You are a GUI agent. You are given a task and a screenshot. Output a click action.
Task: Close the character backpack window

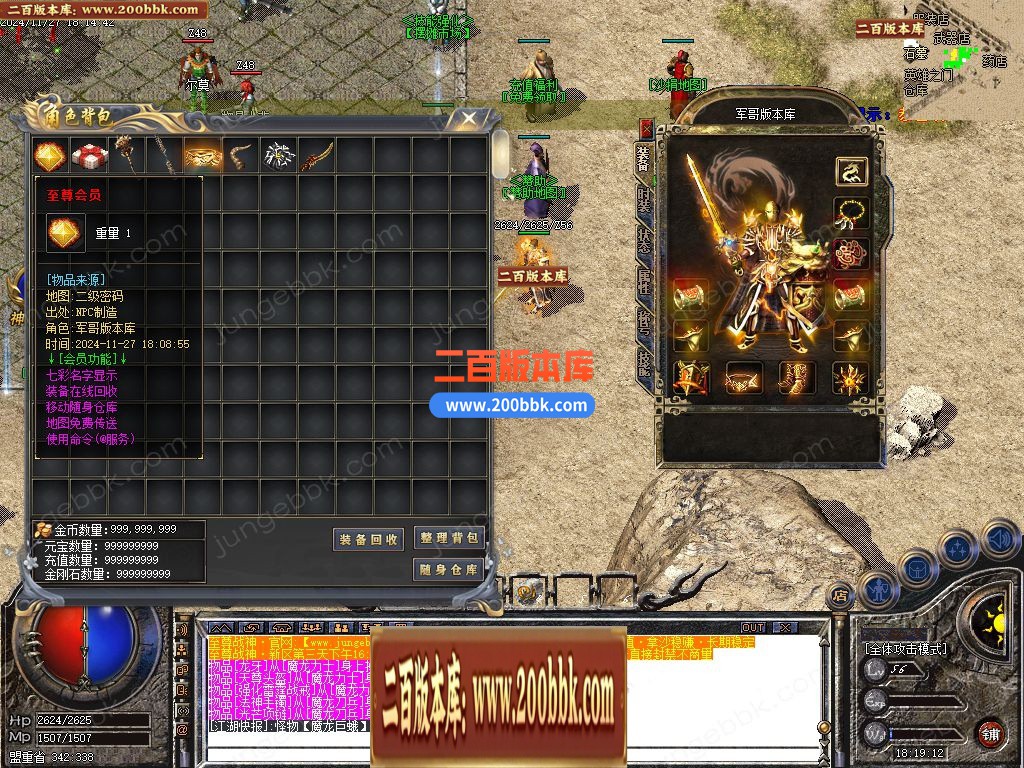click(x=468, y=119)
